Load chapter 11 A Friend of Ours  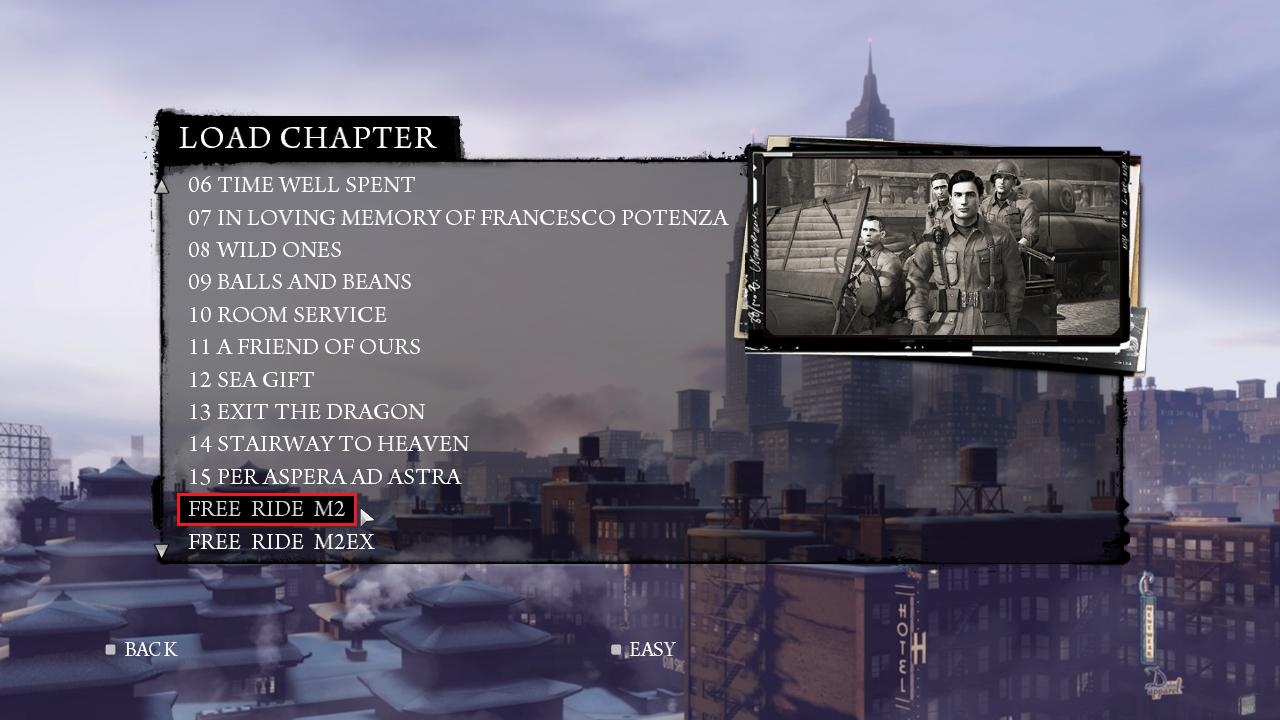pos(304,347)
